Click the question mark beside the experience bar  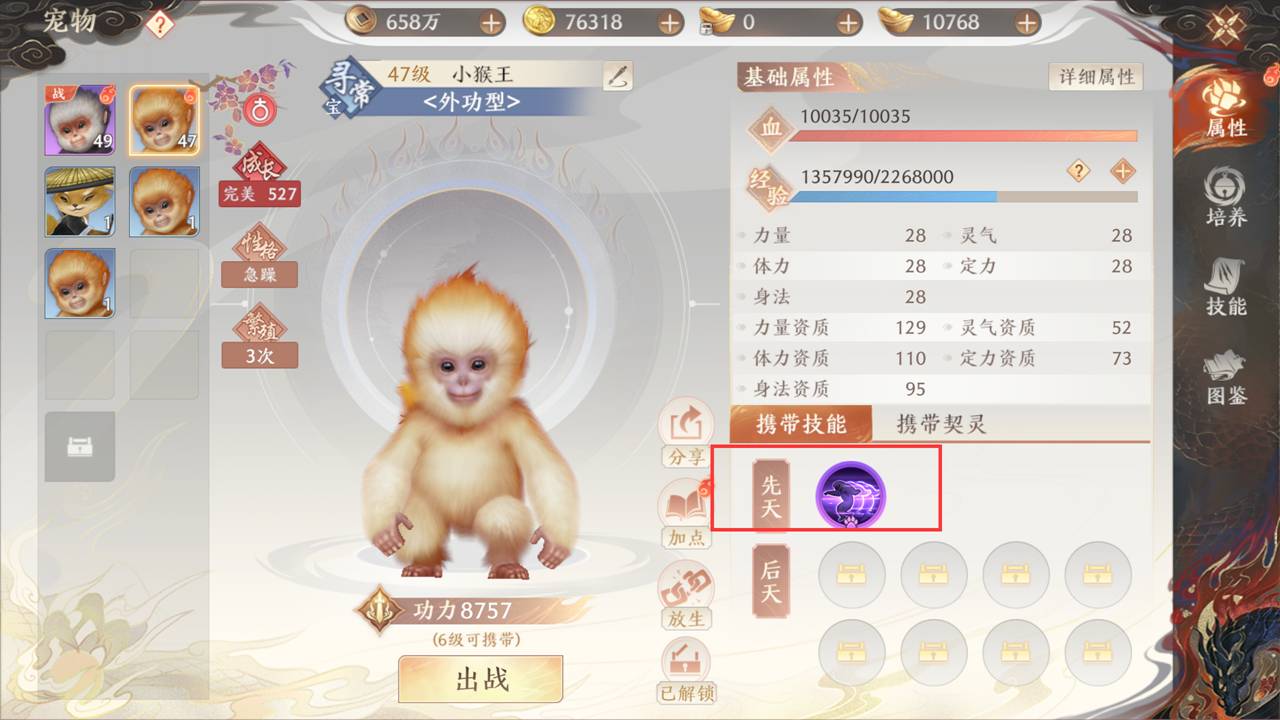pyautogui.click(x=1077, y=172)
